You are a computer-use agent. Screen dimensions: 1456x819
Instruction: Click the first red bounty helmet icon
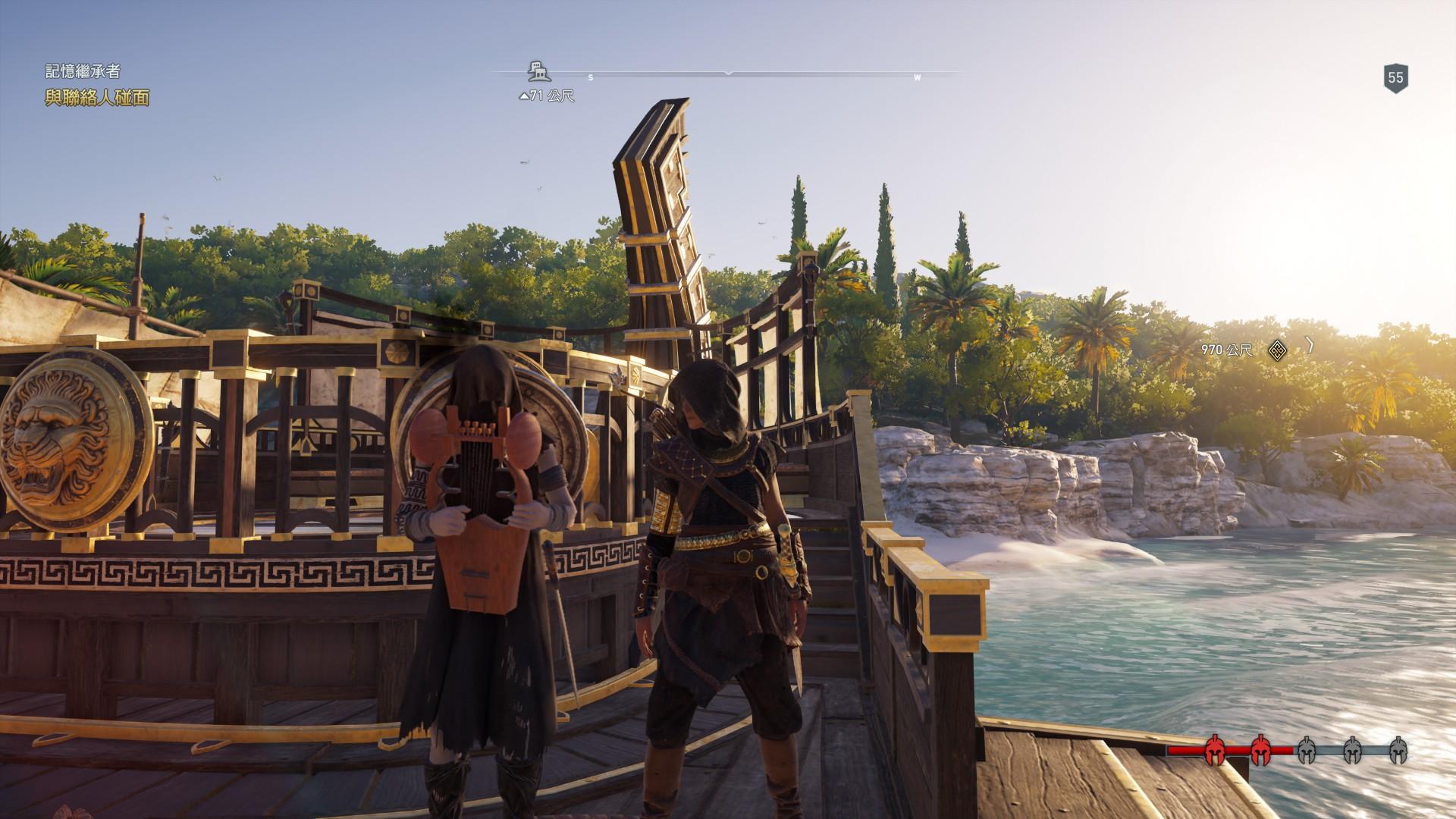[x=1214, y=773]
